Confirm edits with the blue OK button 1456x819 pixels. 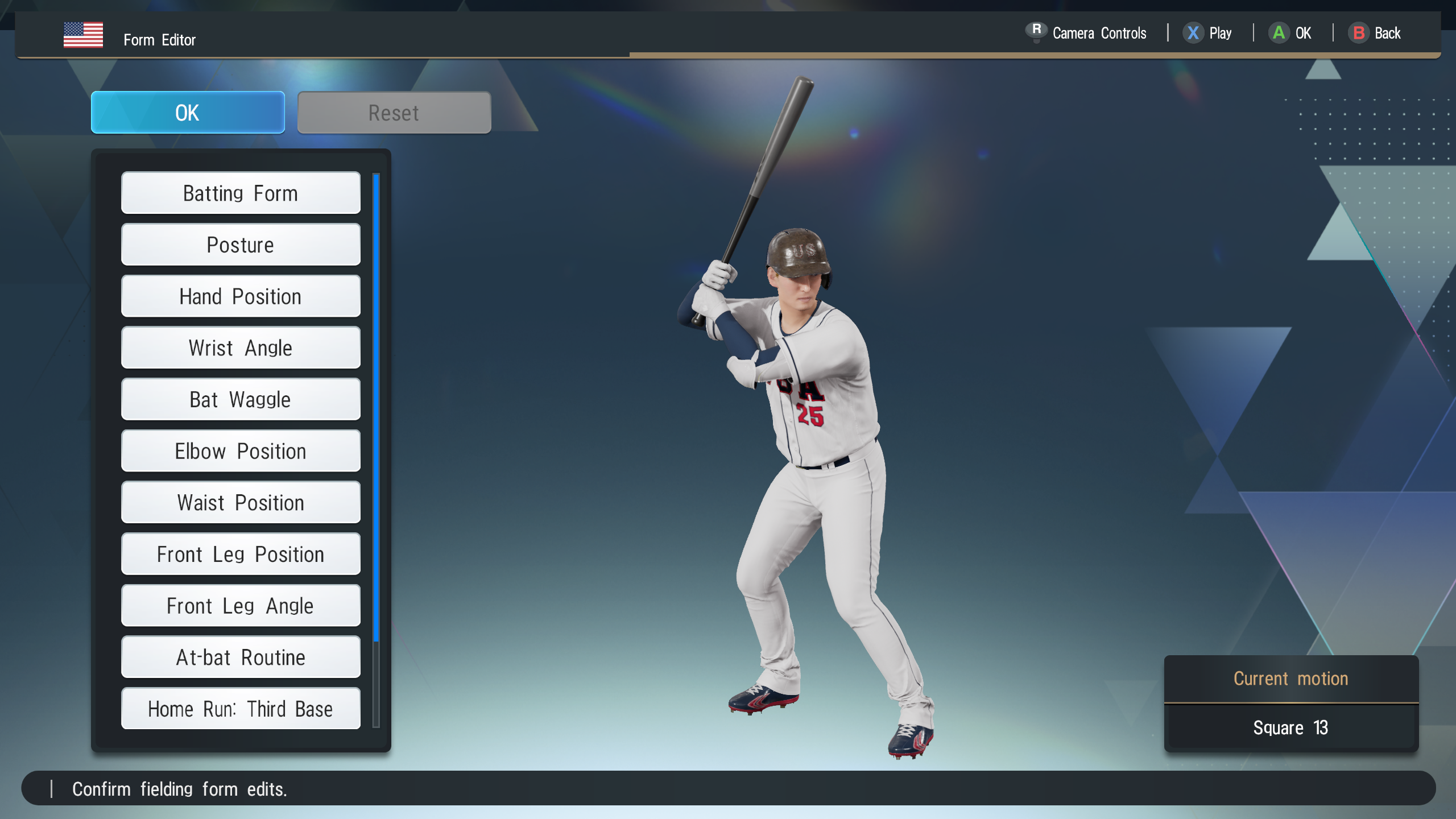tap(188, 113)
